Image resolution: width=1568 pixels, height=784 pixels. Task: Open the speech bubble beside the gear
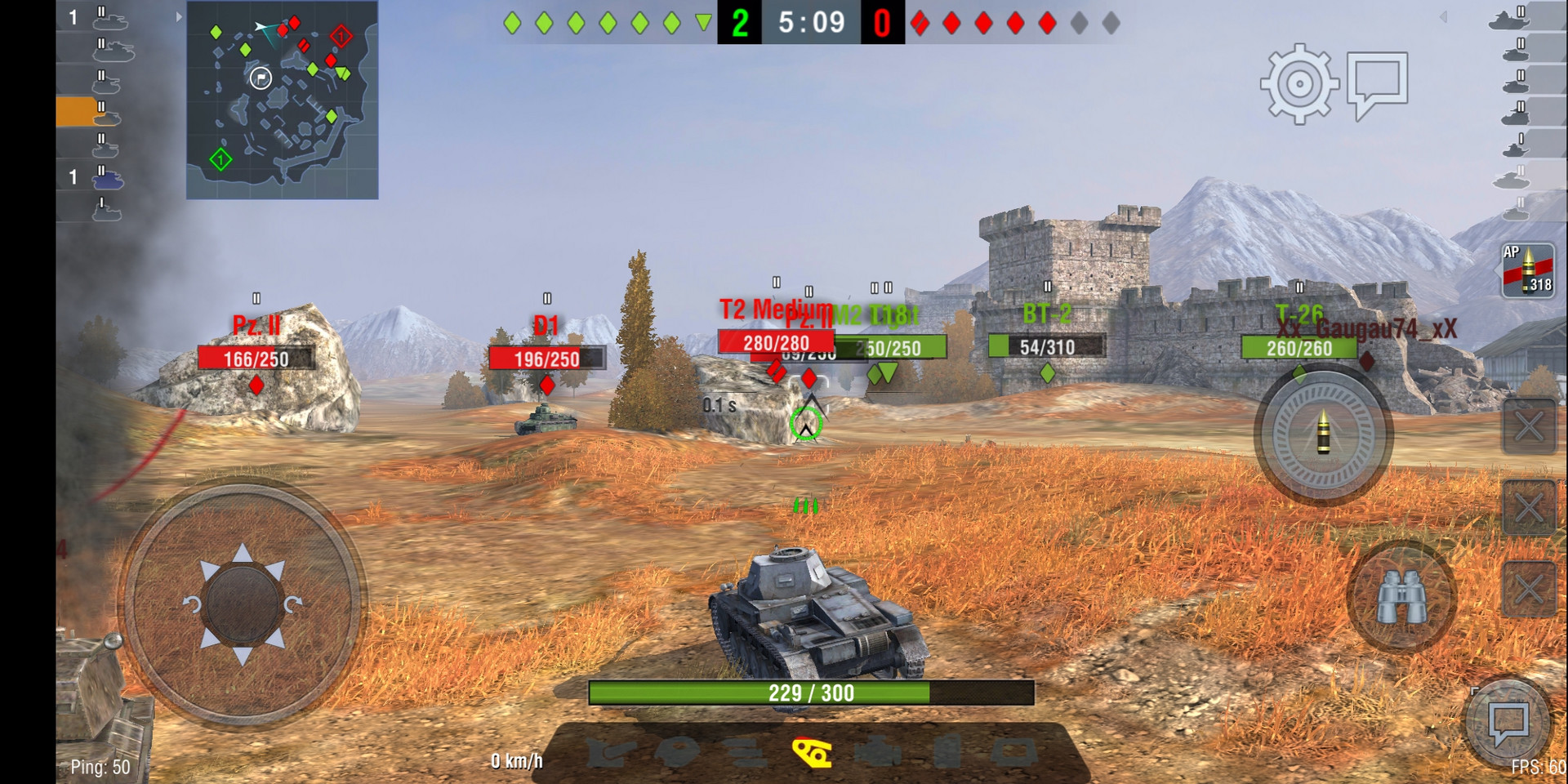click(1377, 82)
